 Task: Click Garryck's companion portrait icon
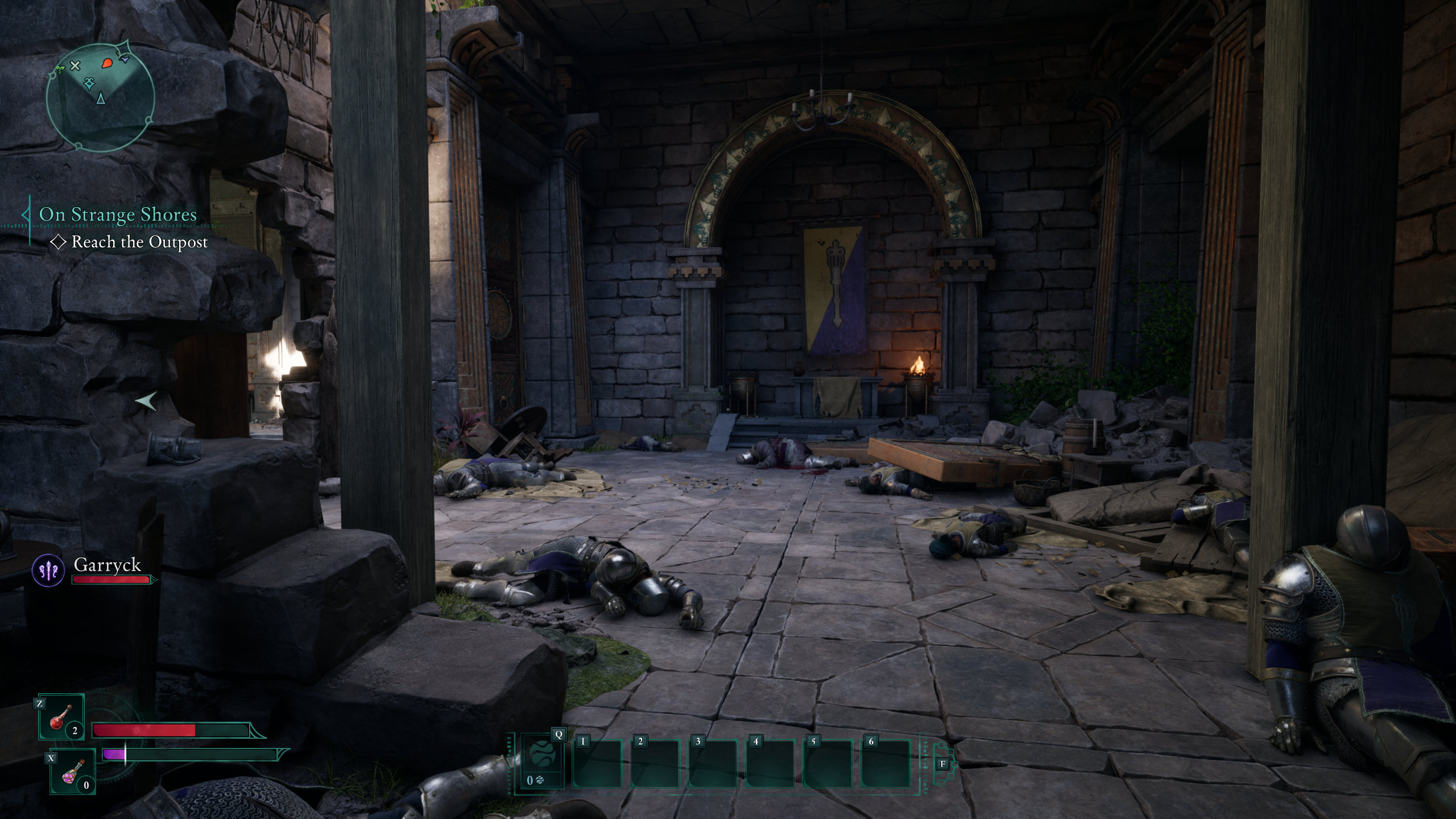click(48, 570)
